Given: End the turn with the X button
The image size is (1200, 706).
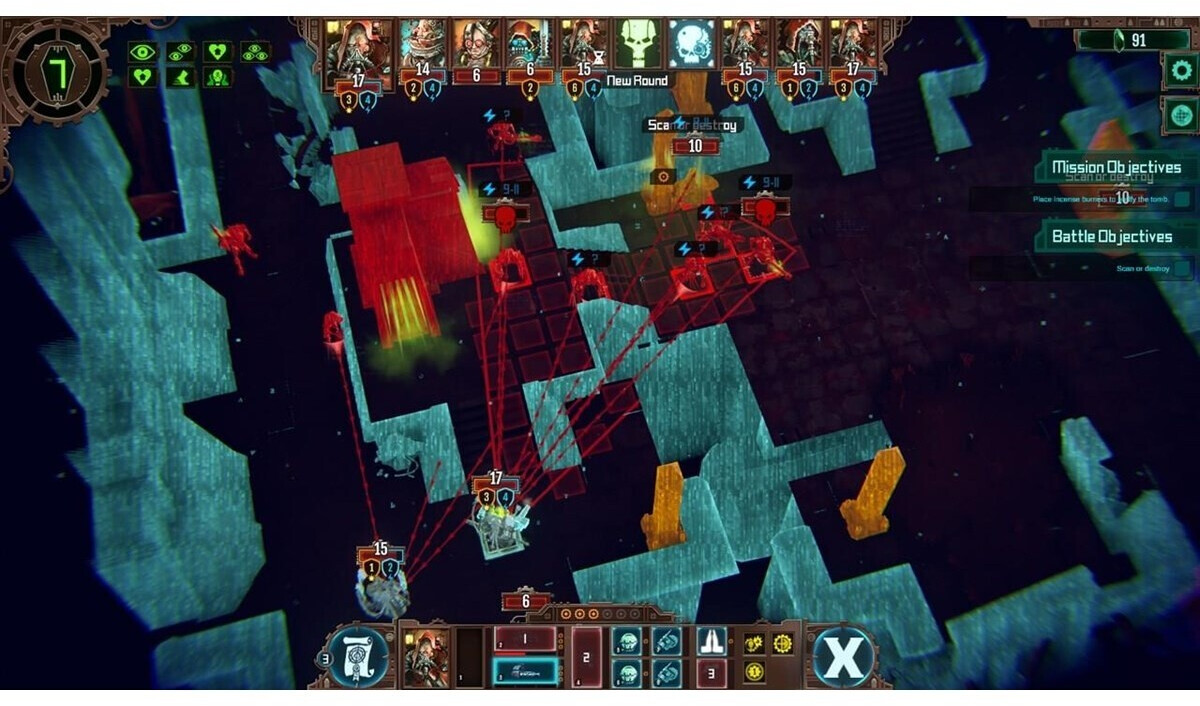Looking at the screenshot, I should pos(843,657).
